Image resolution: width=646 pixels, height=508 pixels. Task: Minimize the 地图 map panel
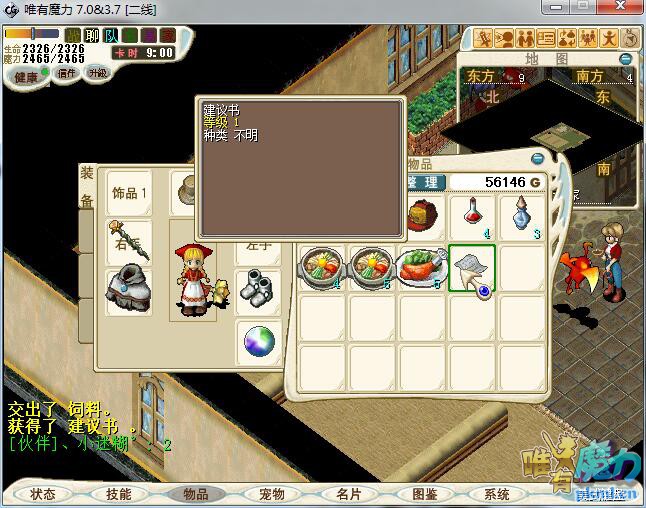625,59
